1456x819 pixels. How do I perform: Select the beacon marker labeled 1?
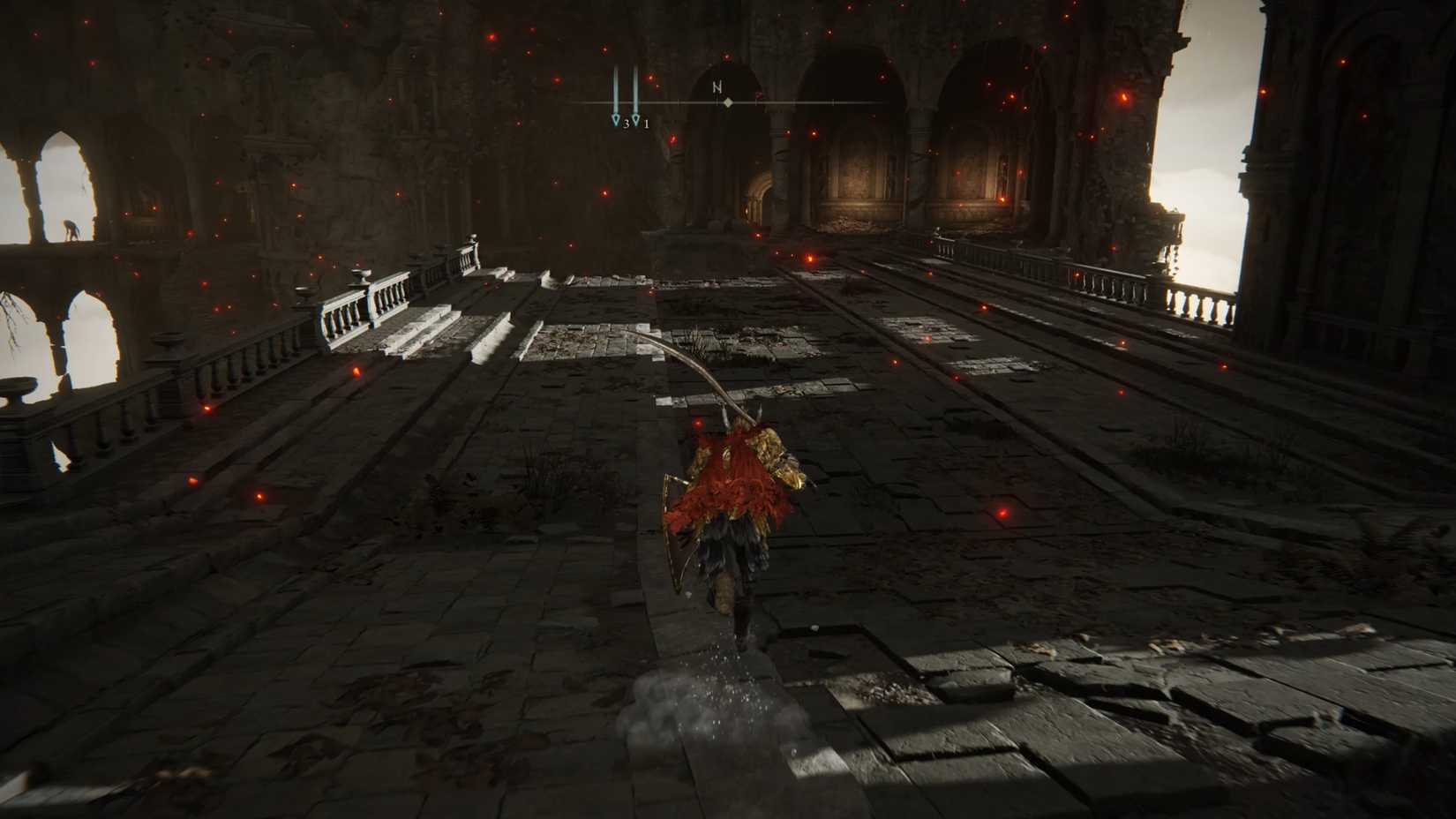tap(636, 119)
